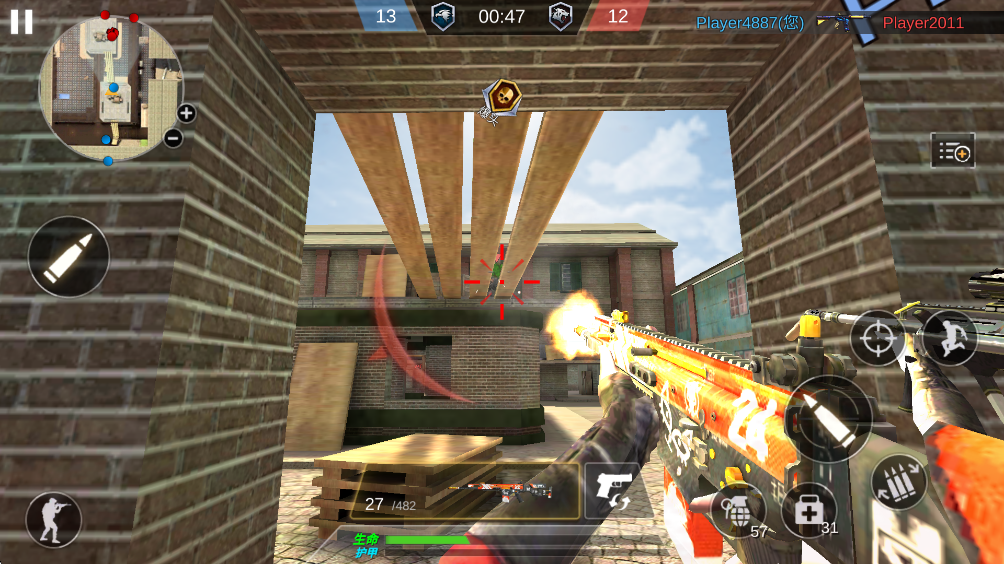Zoom in the minimap with plus button
Image resolution: width=1004 pixels, height=564 pixels.
point(186,113)
